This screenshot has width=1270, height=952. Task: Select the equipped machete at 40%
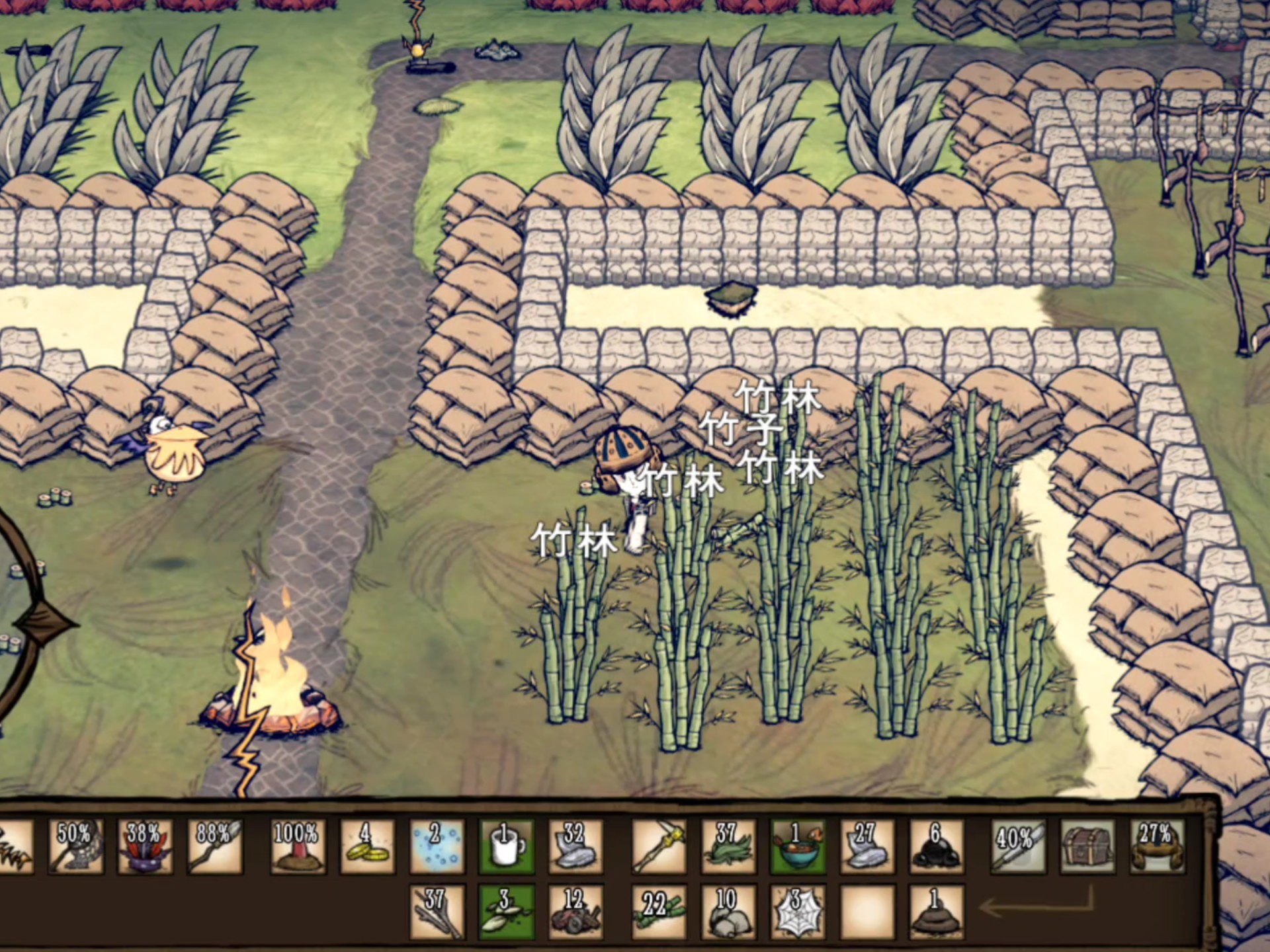point(1019,847)
